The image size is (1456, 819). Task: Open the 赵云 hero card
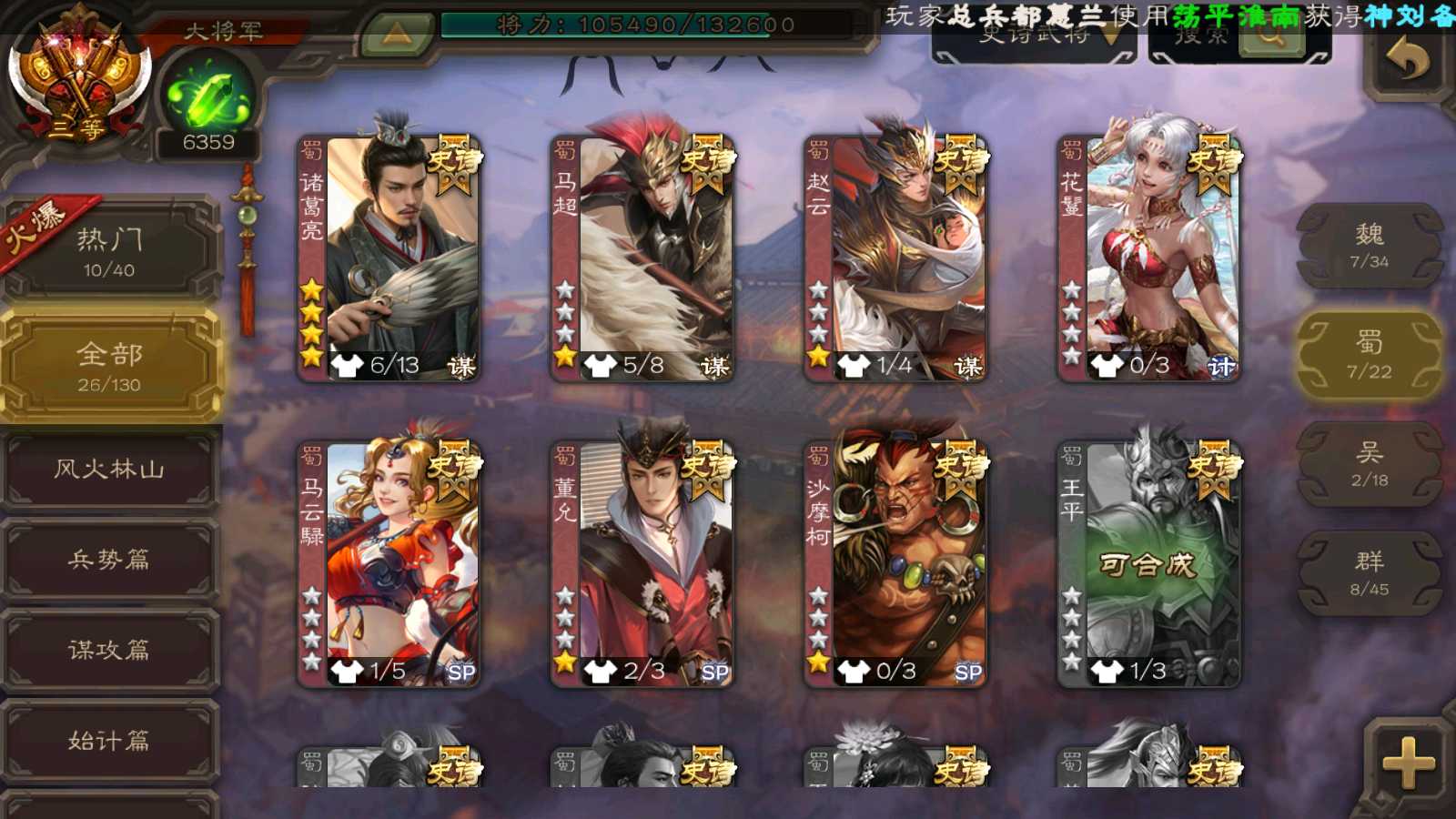tap(896, 258)
